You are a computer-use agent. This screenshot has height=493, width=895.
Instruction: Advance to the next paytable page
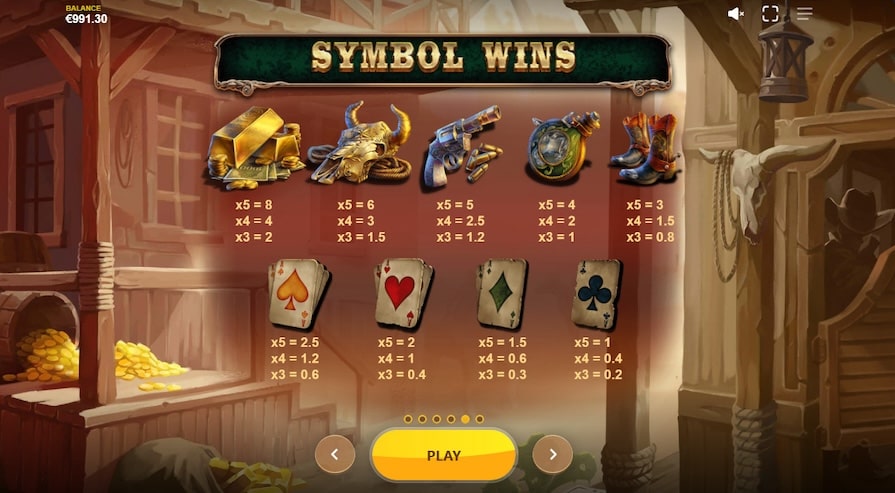point(552,455)
